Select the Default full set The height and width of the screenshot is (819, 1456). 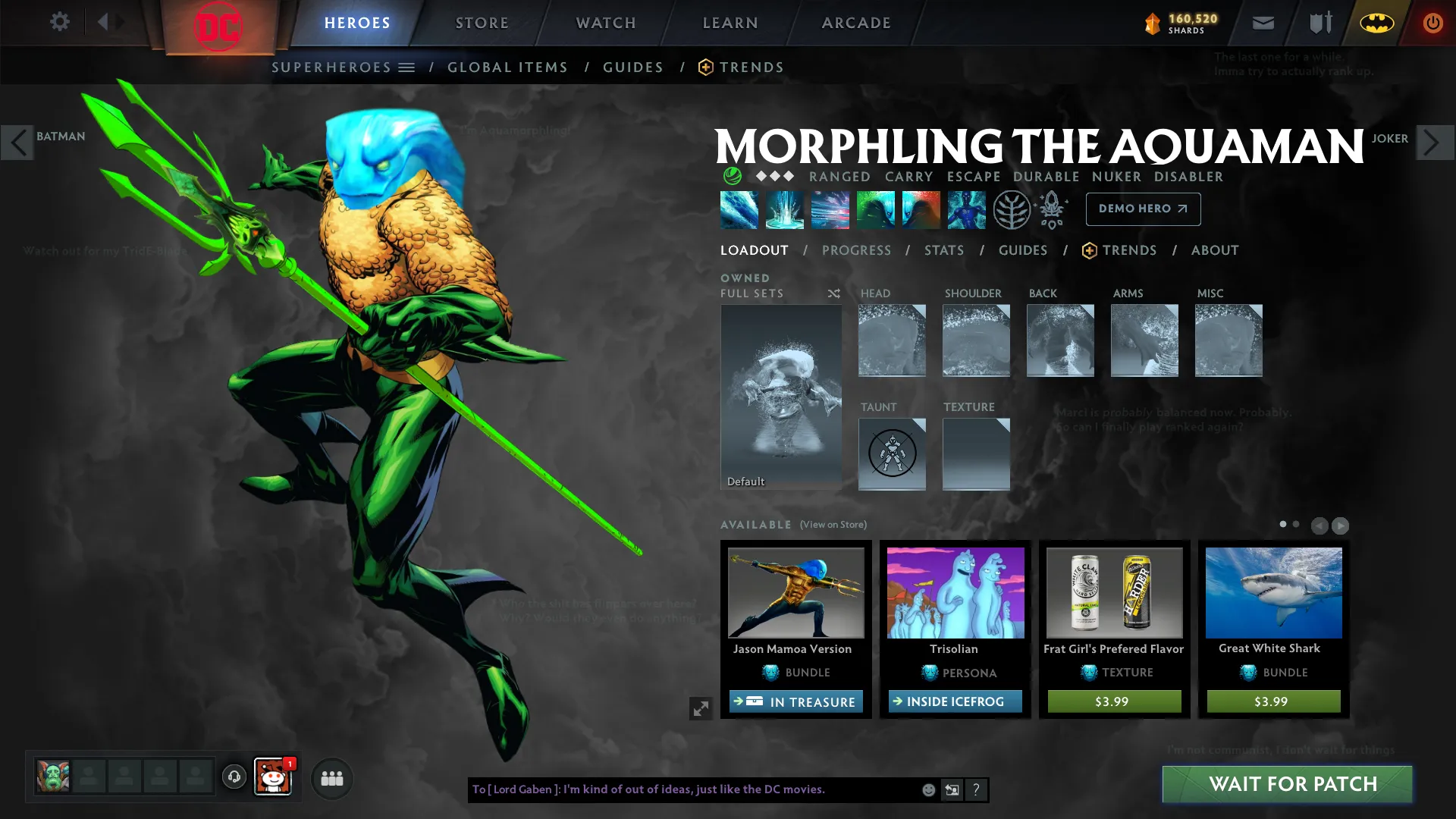coord(780,396)
